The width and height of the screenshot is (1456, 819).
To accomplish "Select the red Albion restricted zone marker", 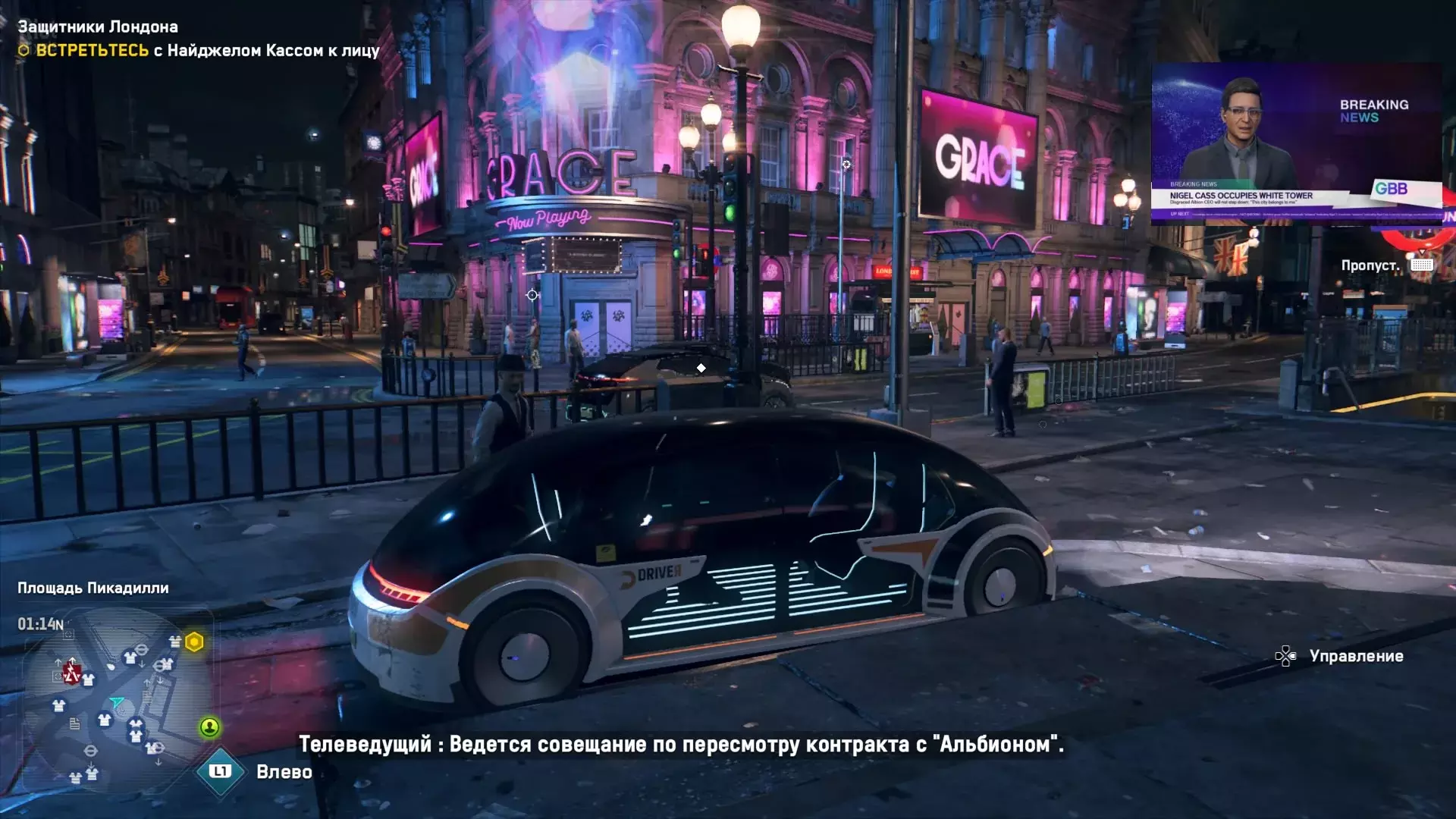I will point(72,673).
